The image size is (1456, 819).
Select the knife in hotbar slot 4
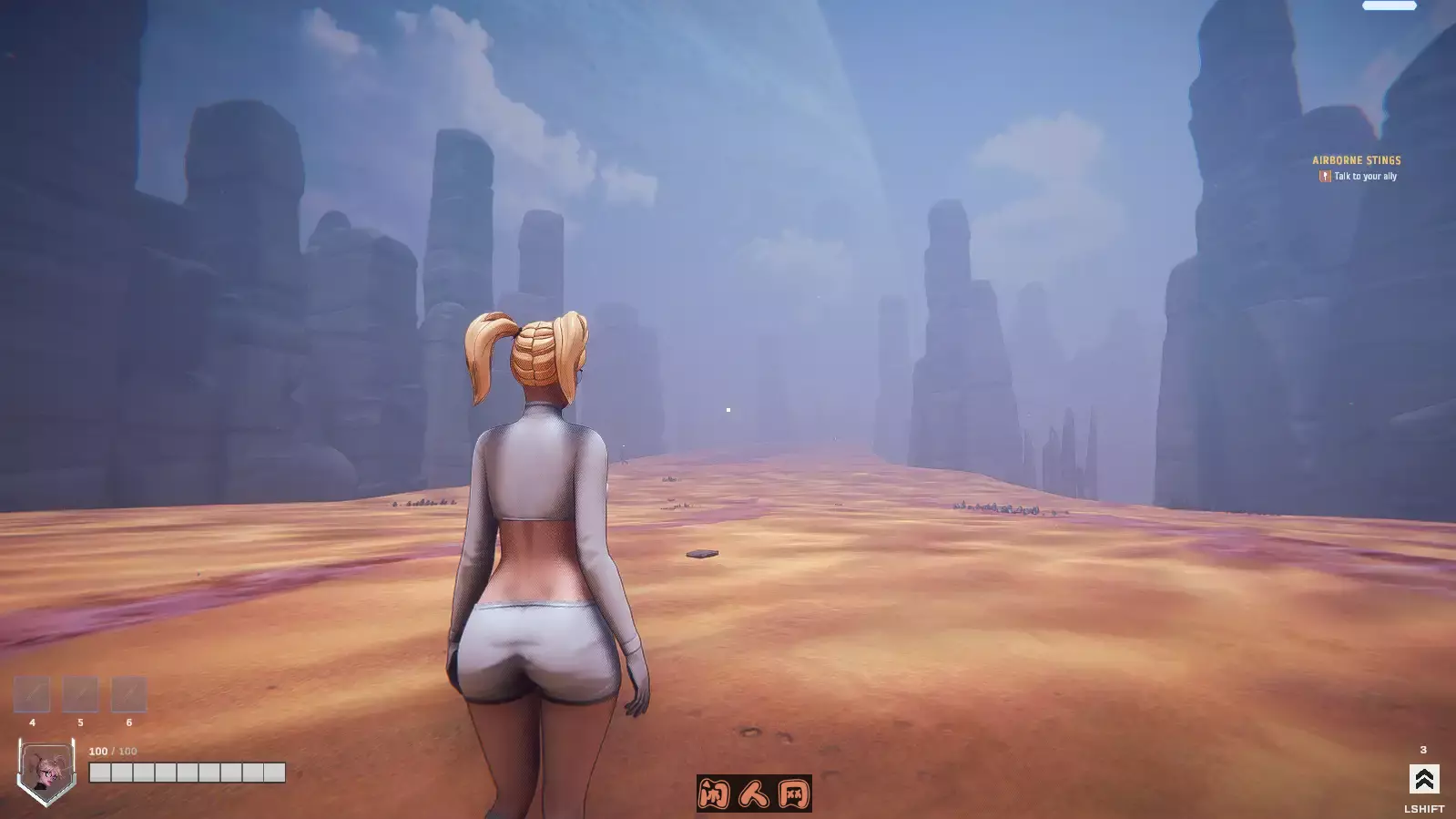(33, 694)
